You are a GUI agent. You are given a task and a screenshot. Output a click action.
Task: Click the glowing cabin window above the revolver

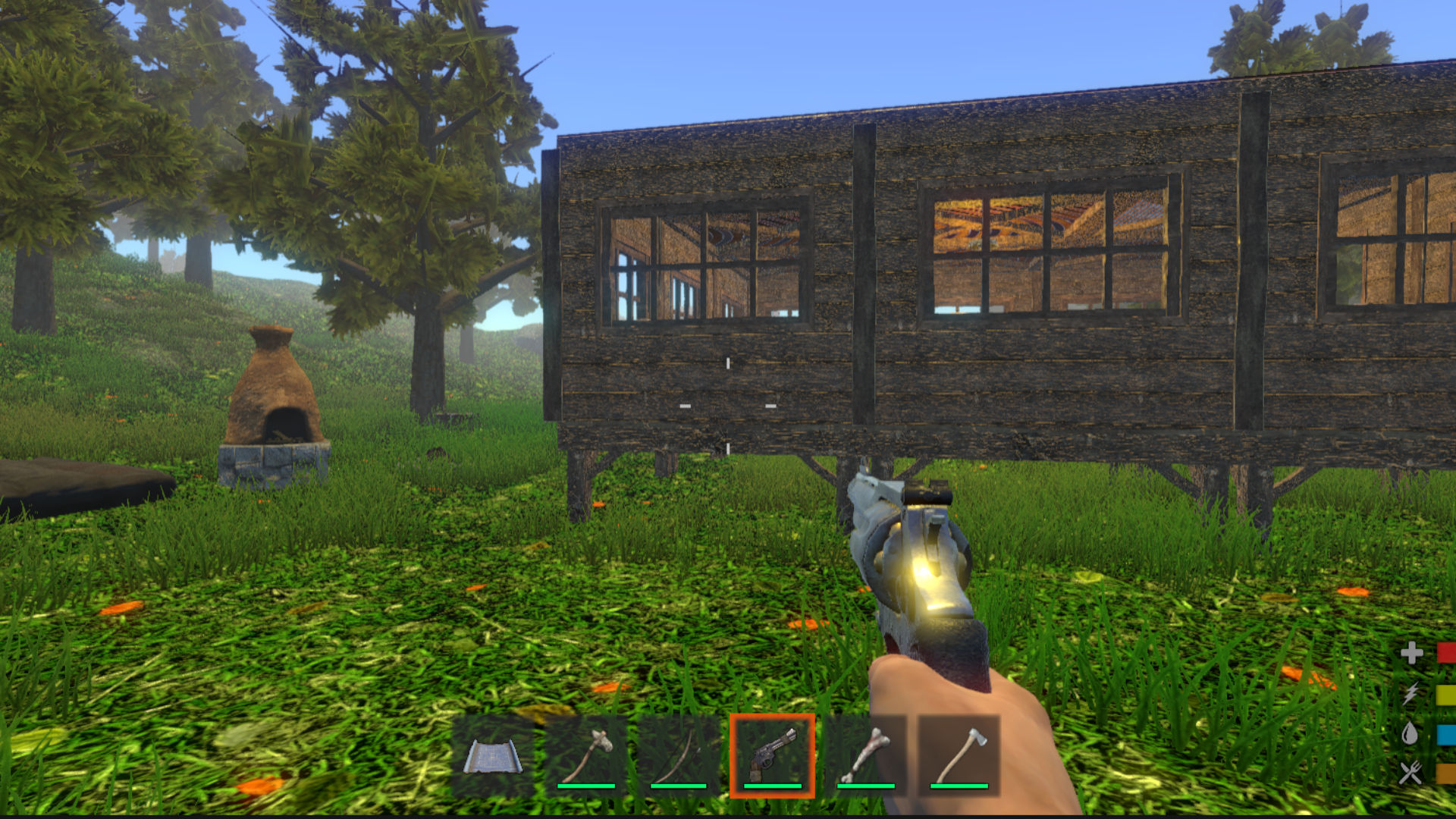click(x=1046, y=250)
